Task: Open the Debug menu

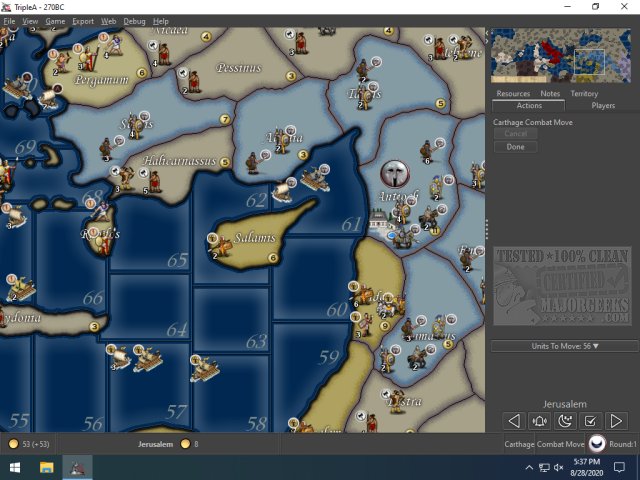Action: pos(134,21)
